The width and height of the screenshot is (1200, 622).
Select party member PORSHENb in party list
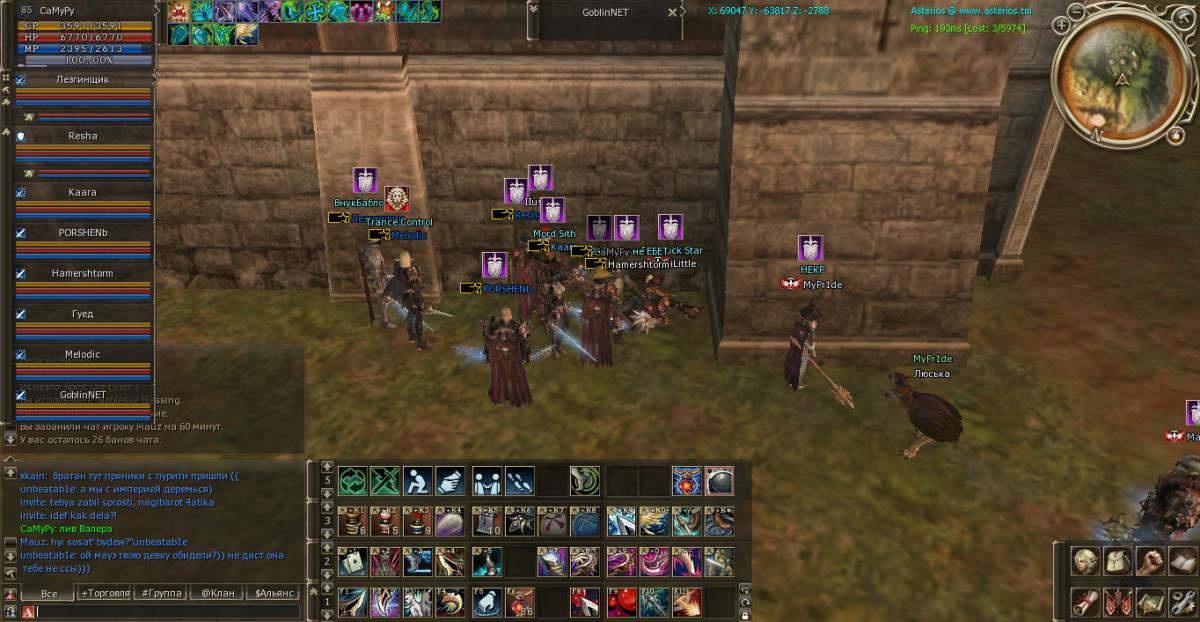coord(83,233)
